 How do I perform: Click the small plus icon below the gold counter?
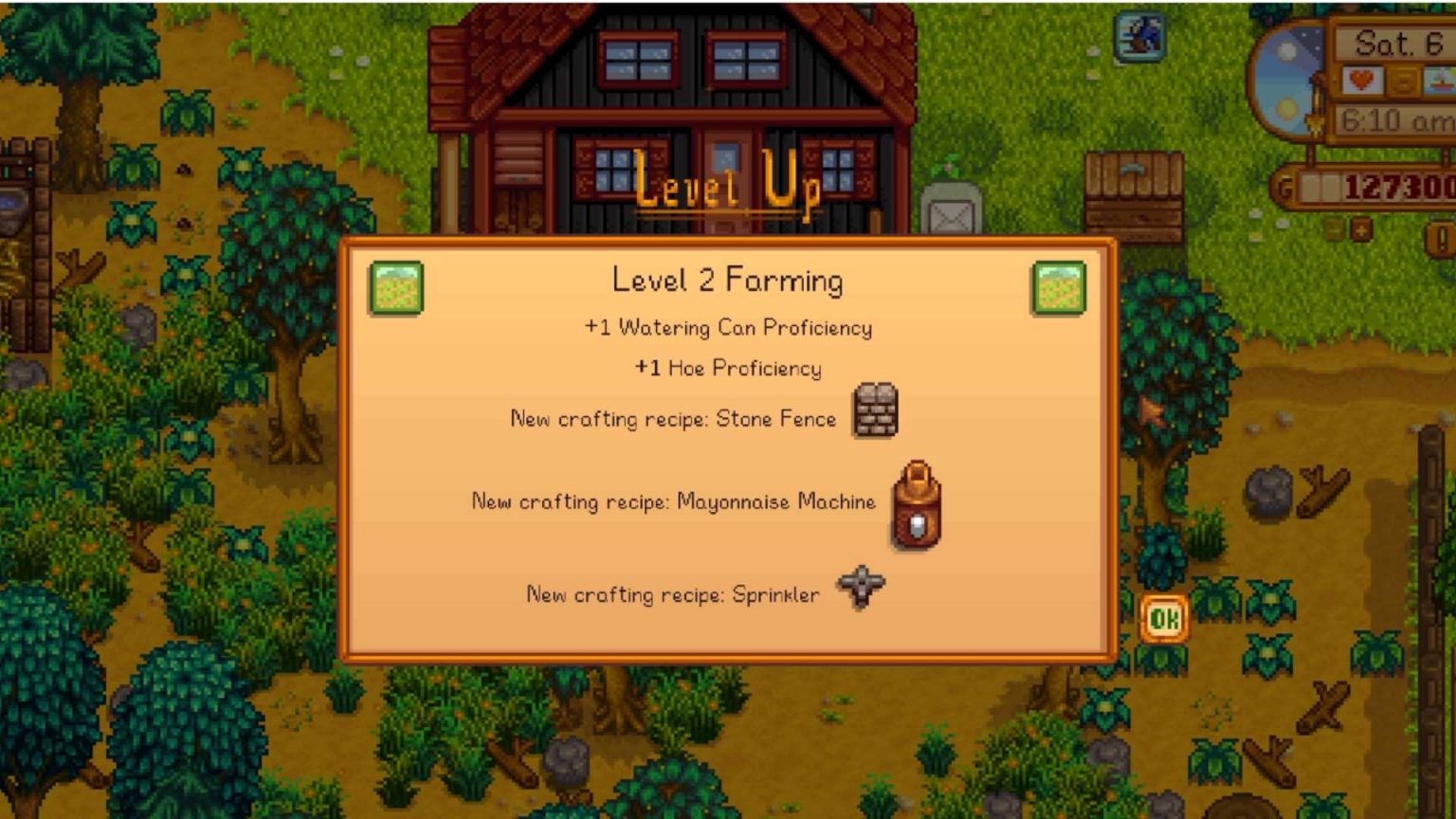tap(1361, 227)
